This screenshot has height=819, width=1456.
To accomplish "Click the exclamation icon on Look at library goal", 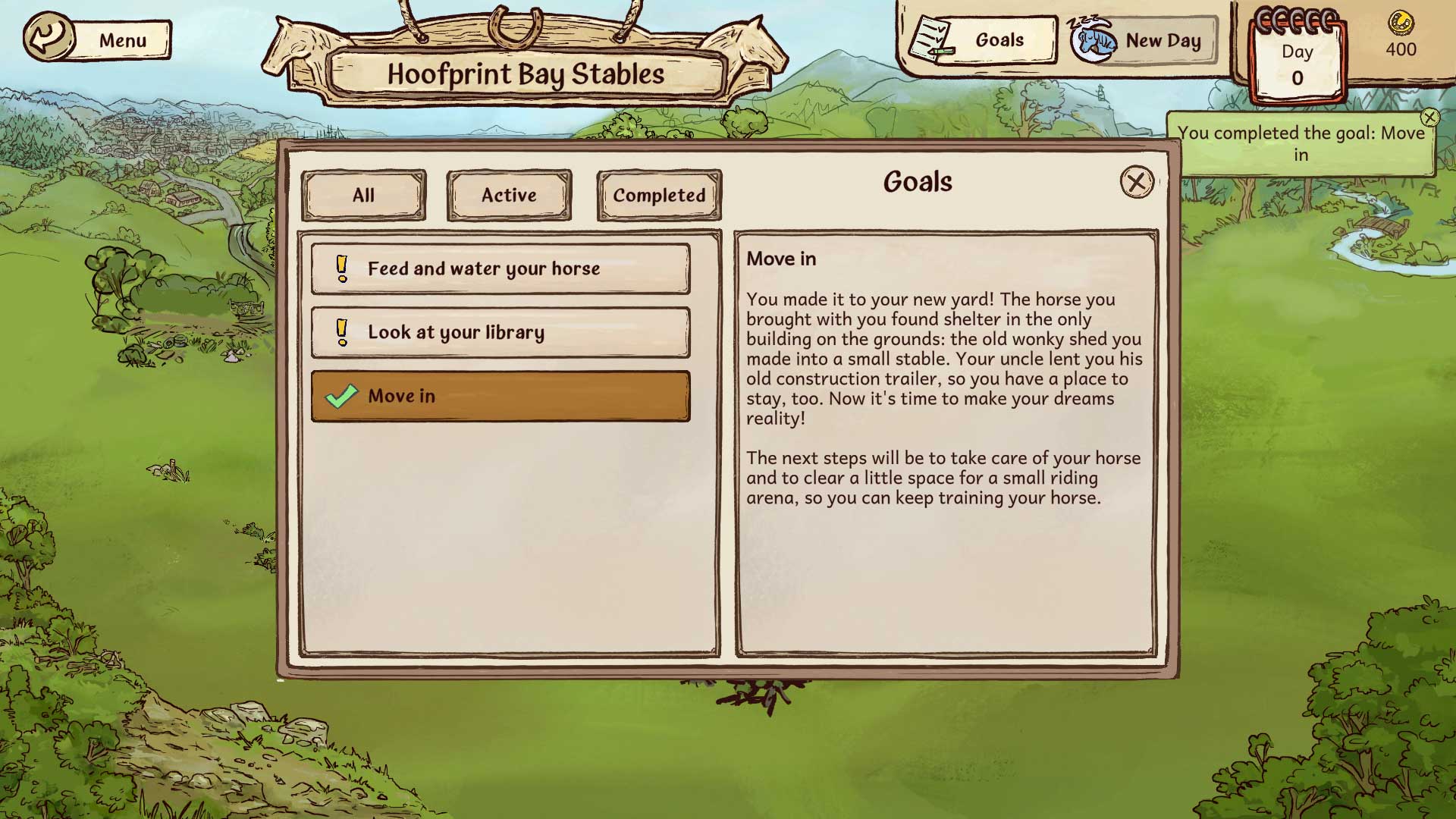I will point(343,332).
